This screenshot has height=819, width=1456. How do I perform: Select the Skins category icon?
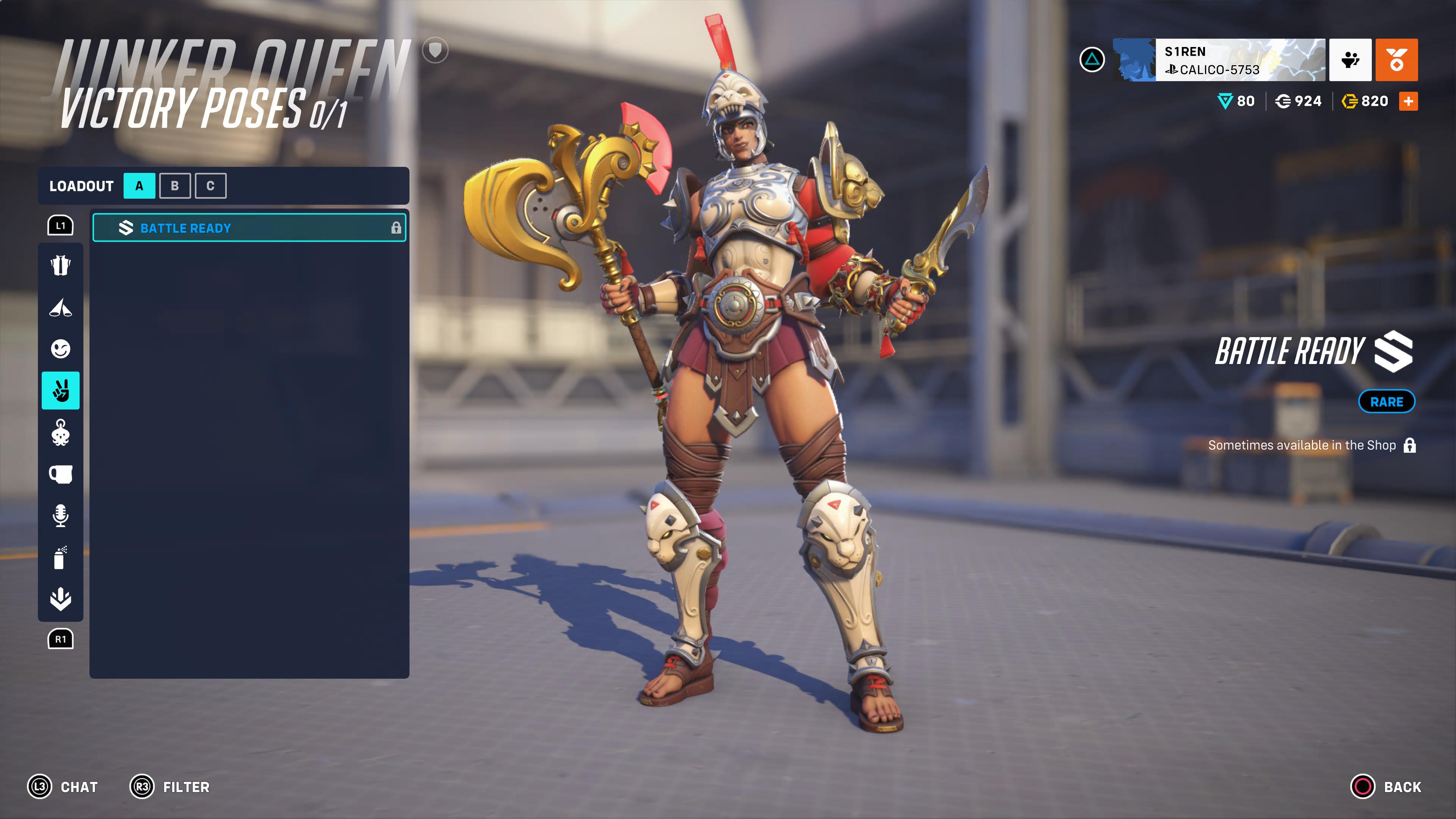[61, 266]
